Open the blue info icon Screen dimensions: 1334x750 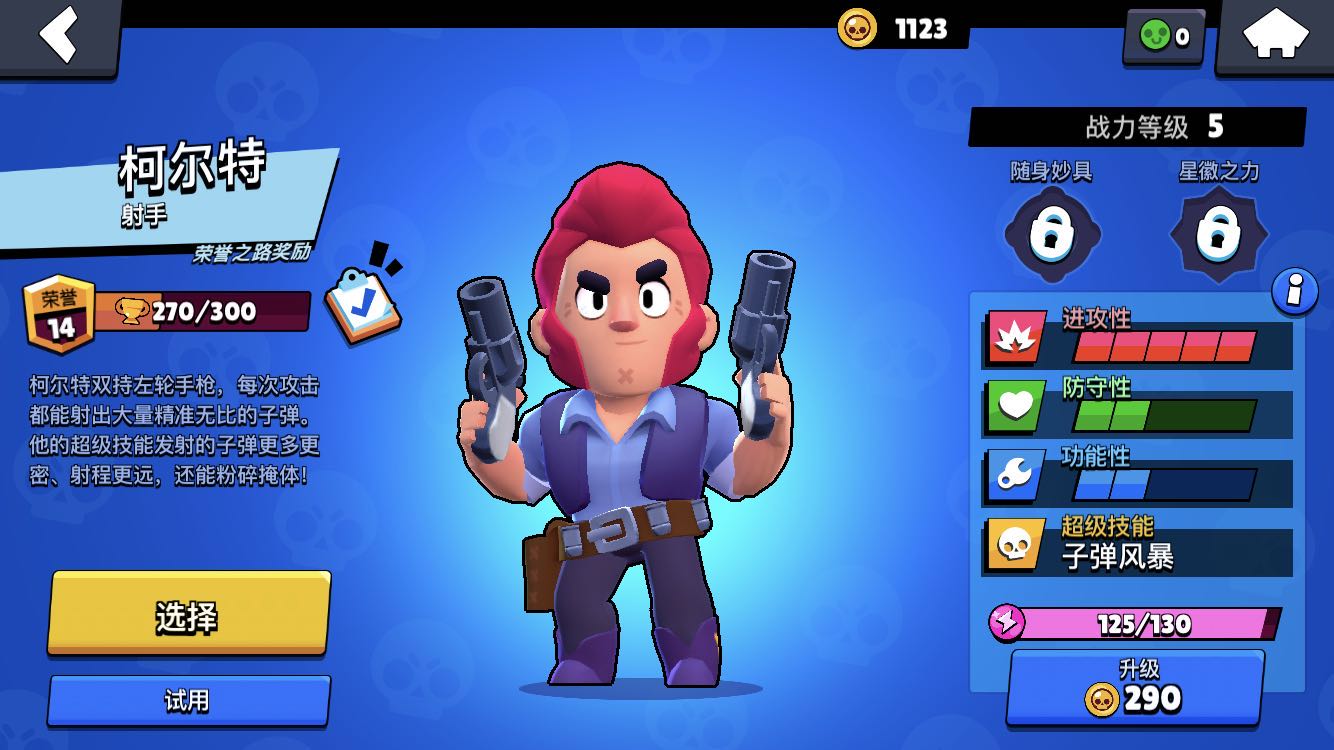pyautogui.click(x=1294, y=292)
